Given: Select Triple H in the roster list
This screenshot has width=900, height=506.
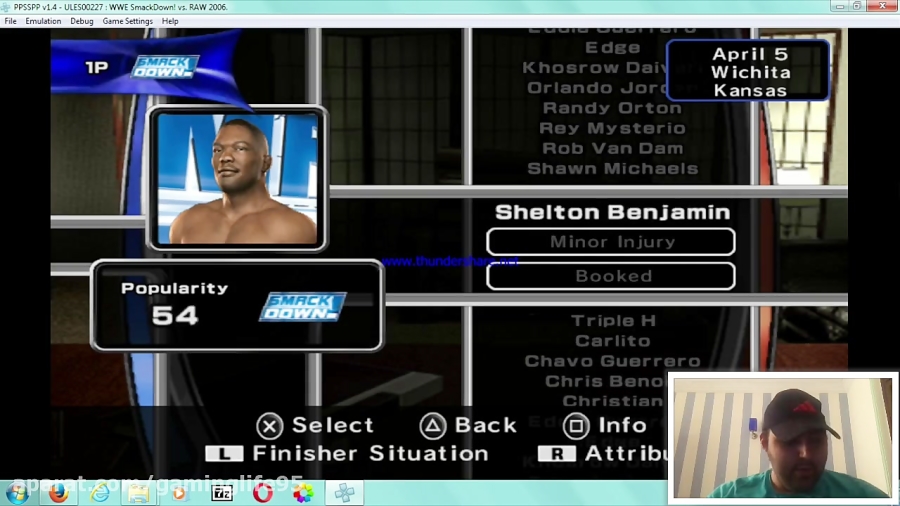Looking at the screenshot, I should pos(613,321).
